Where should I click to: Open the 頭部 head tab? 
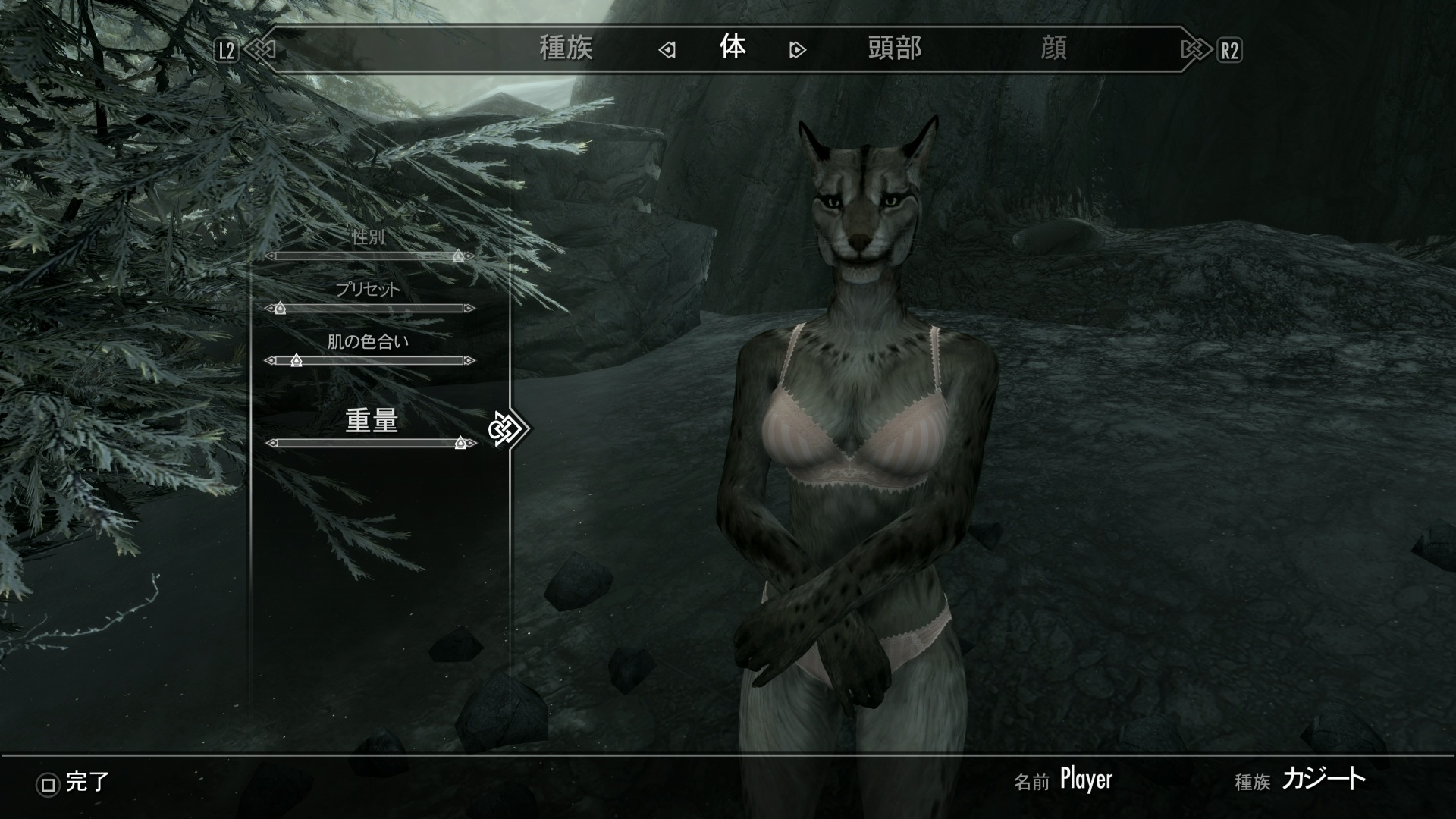point(895,49)
